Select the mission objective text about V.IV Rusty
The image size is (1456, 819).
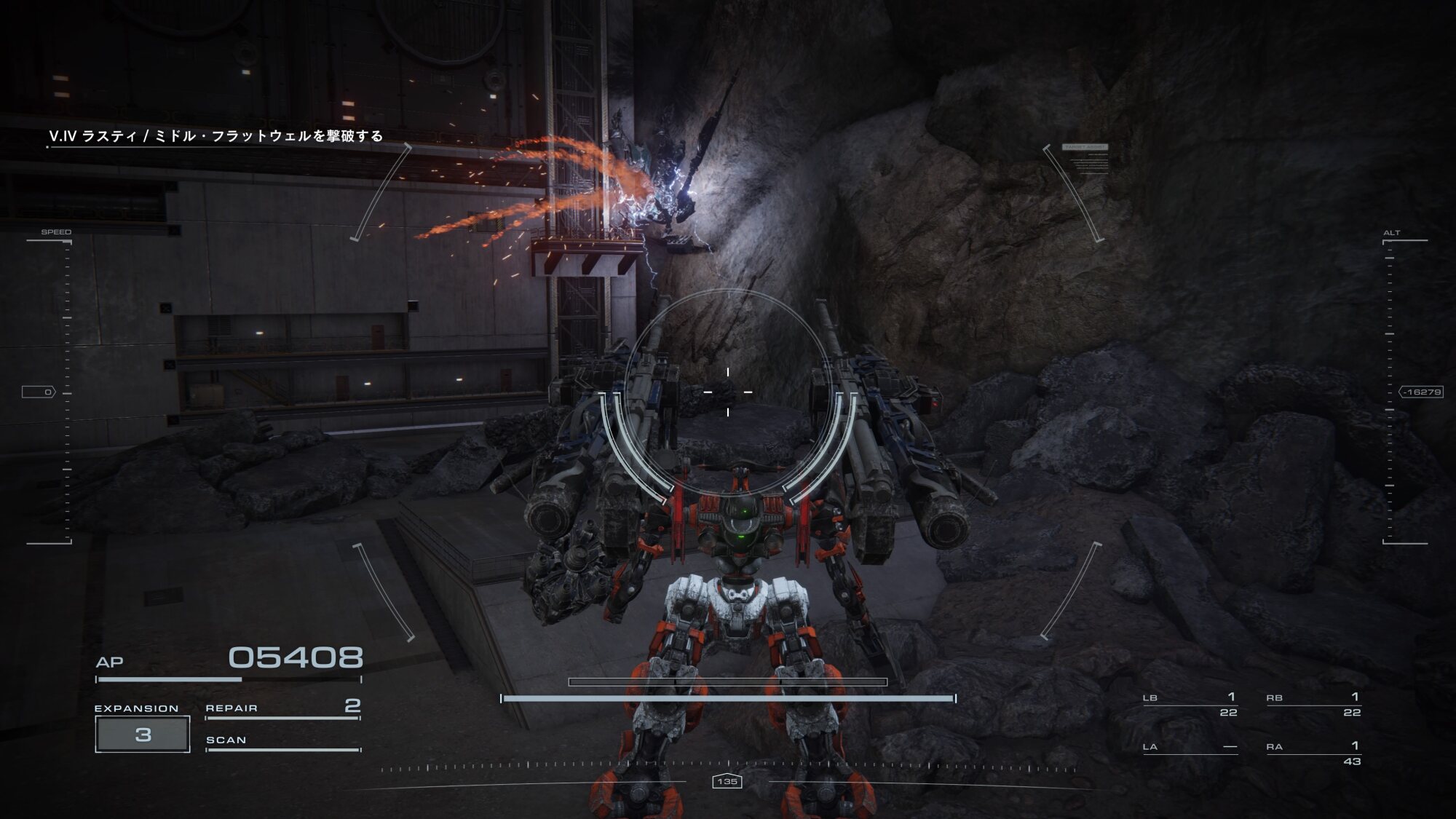pyautogui.click(x=215, y=136)
